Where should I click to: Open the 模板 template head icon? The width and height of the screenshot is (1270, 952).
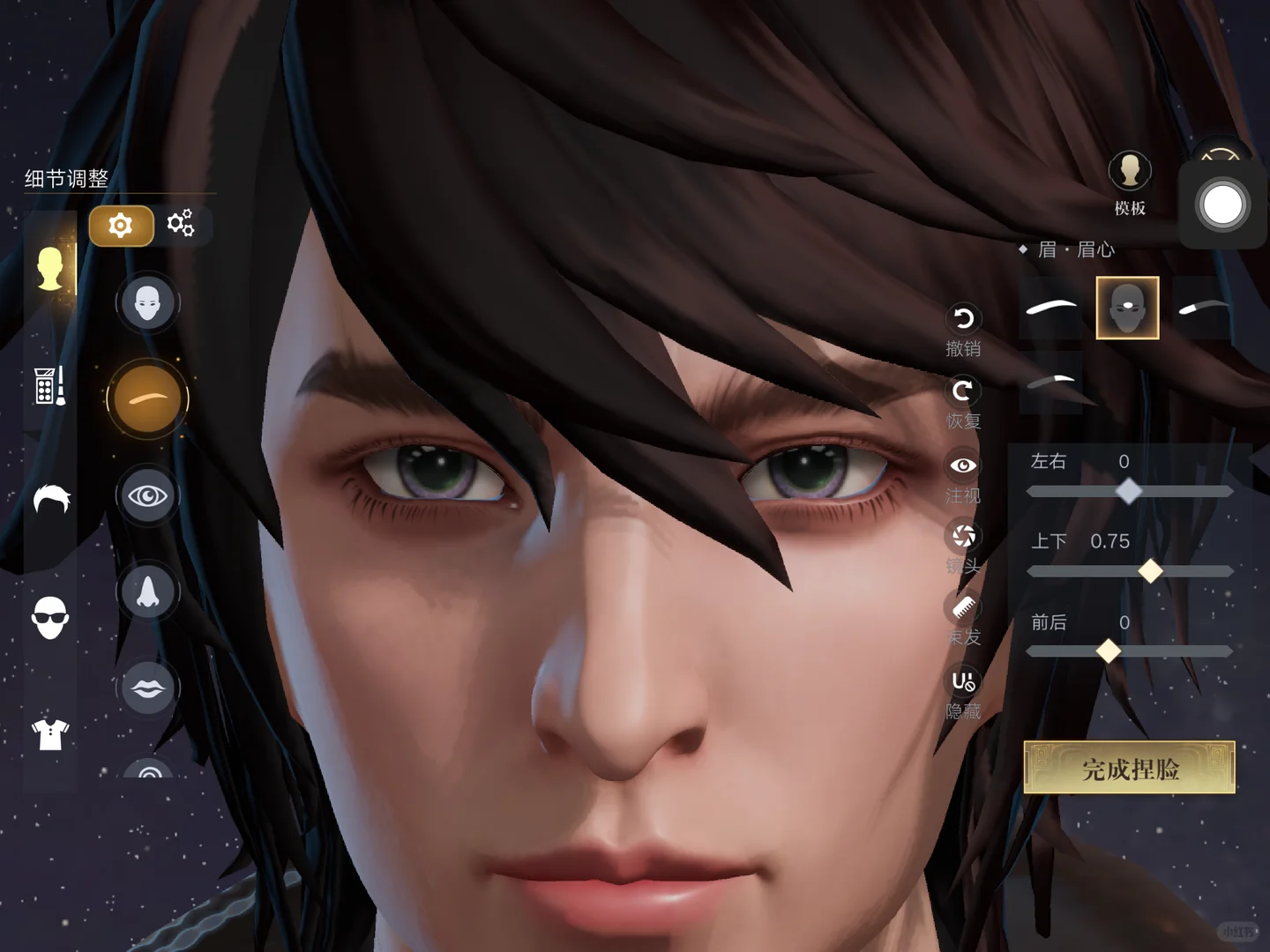point(1130,171)
